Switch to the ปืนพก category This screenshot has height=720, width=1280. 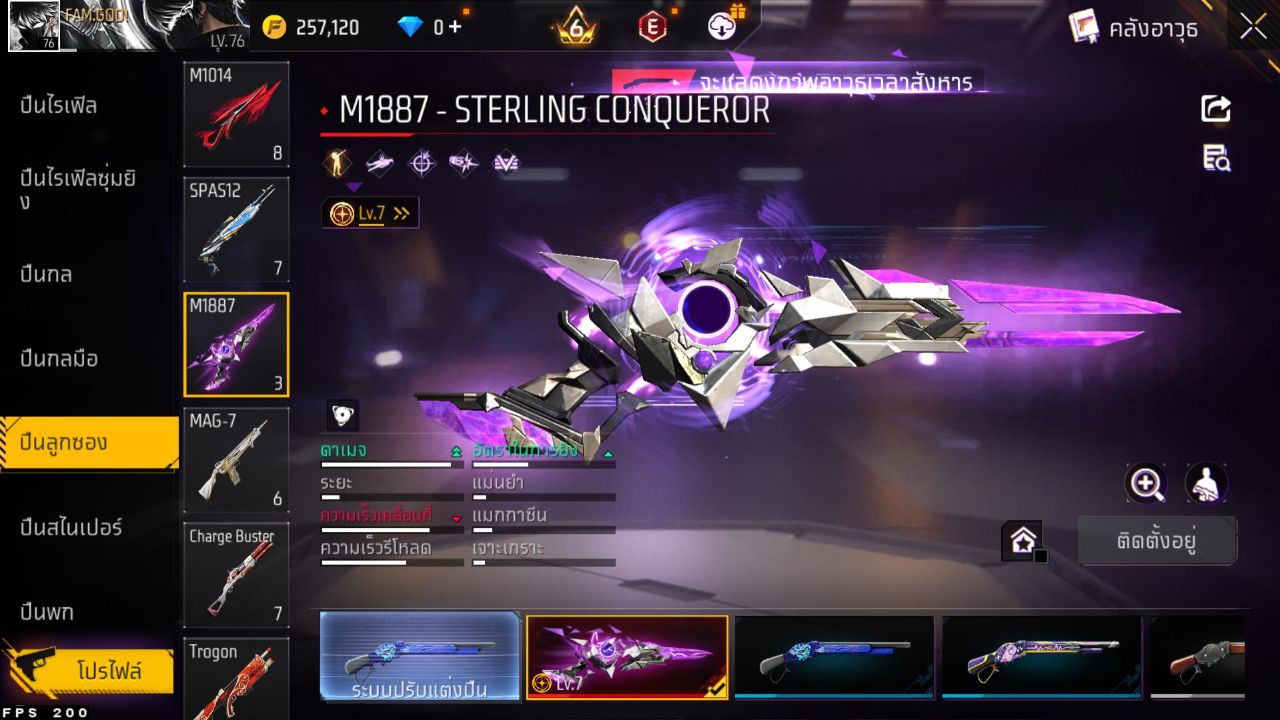coord(46,611)
